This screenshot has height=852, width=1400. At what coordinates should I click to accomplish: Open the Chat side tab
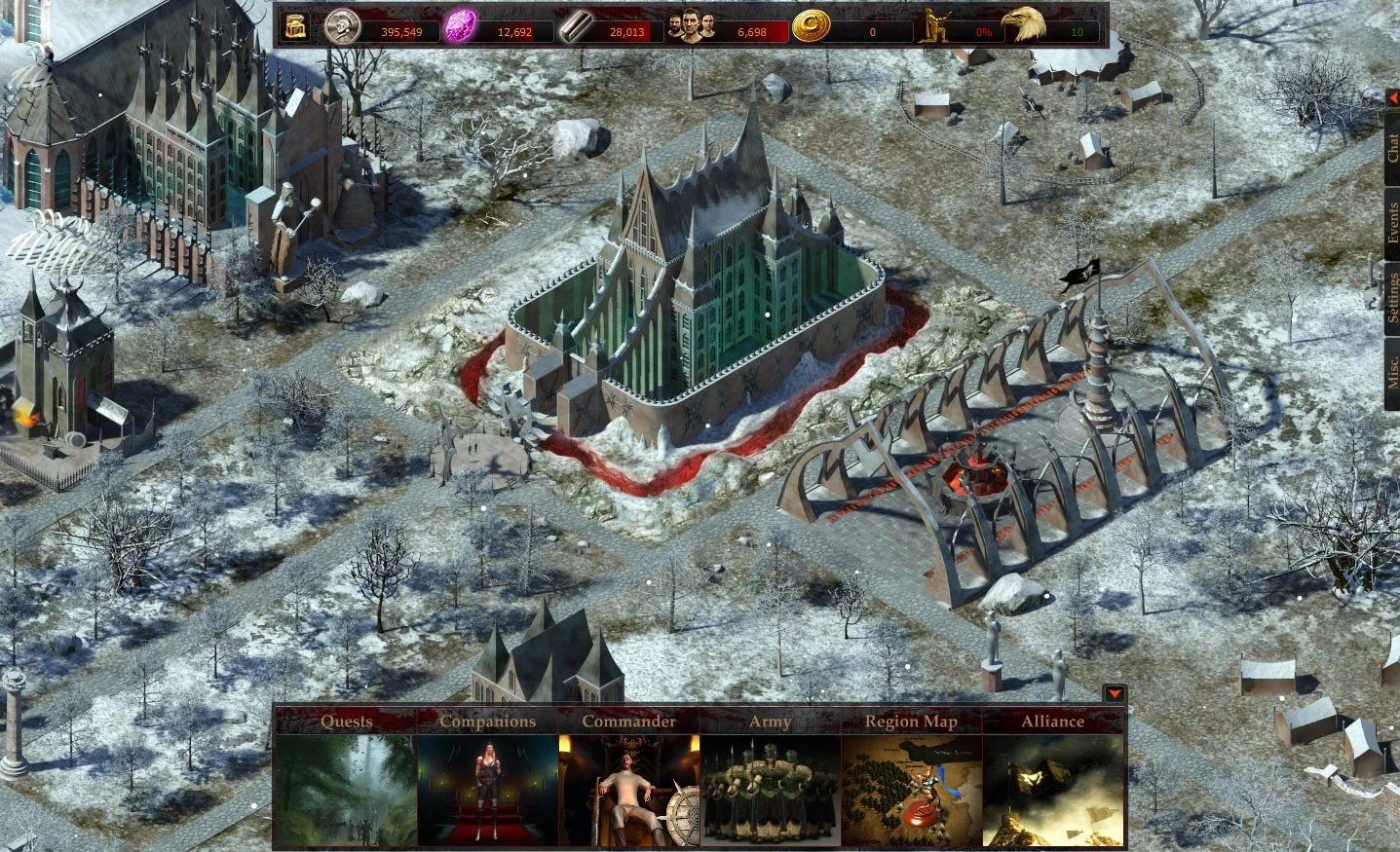[x=1392, y=149]
